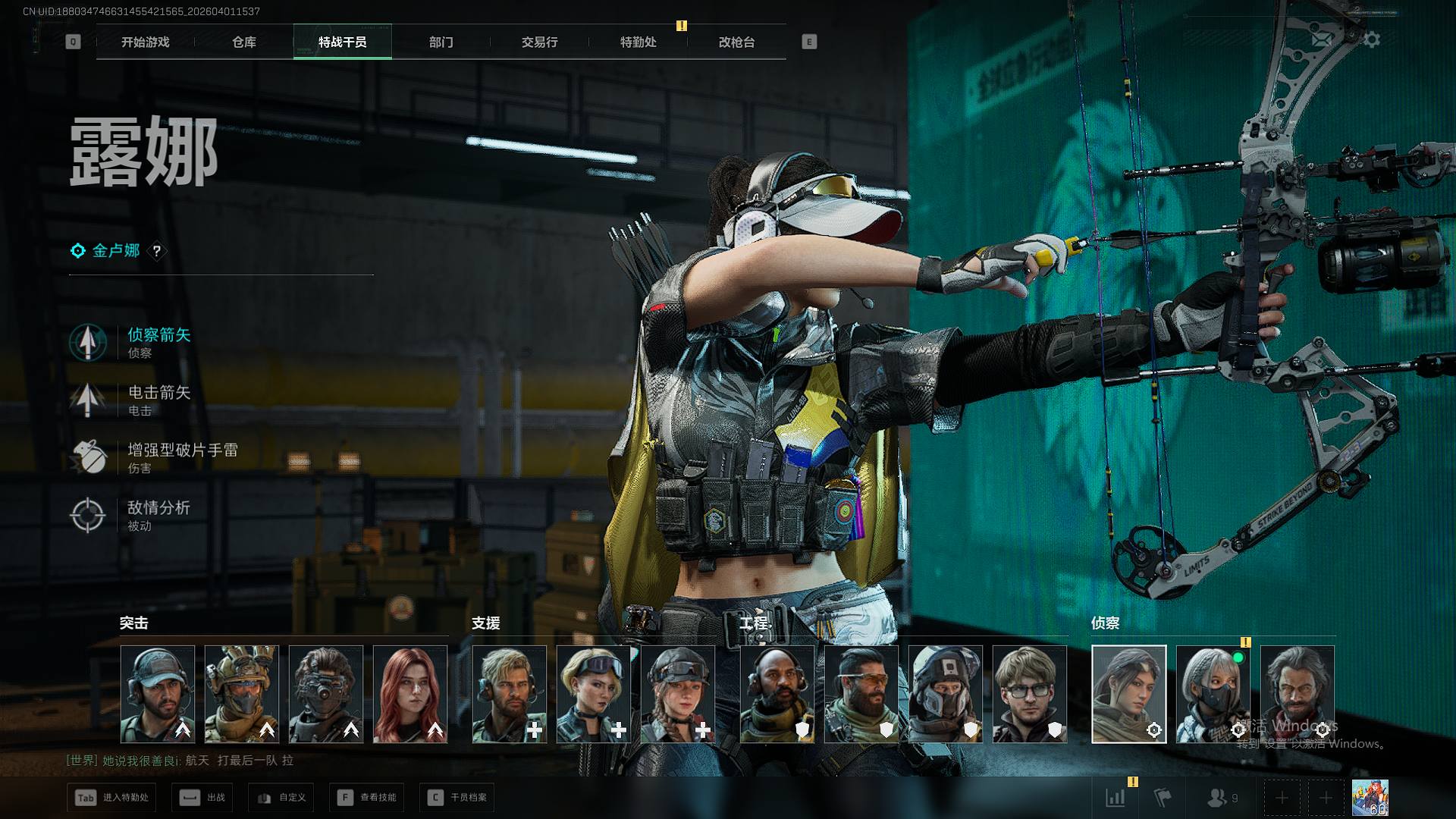1456x819 pixels.
Task: Go to the 部门 tab
Action: coord(441,42)
